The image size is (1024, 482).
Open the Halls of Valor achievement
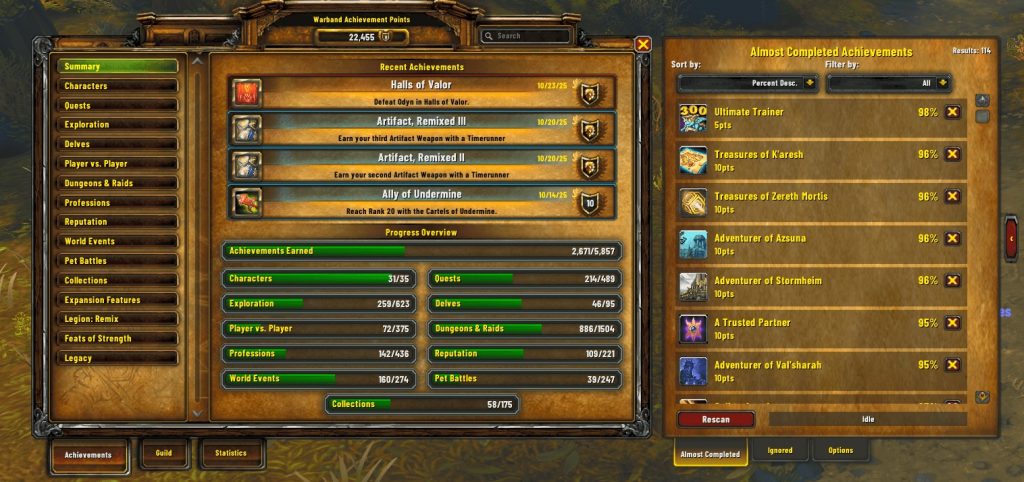tap(420, 93)
